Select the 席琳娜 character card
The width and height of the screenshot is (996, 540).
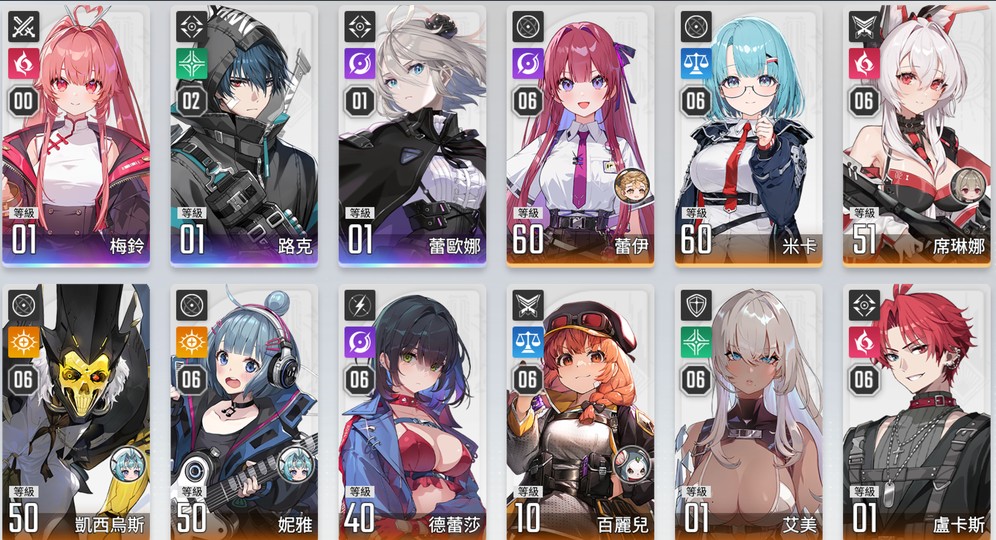[916, 135]
